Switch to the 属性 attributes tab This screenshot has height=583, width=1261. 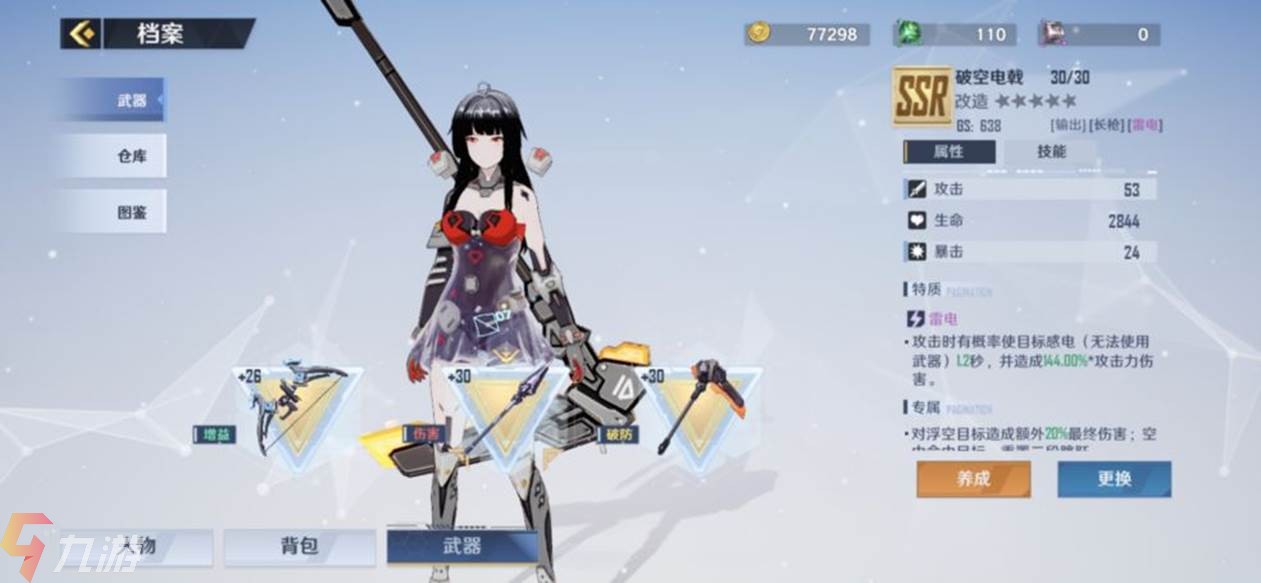coord(950,152)
